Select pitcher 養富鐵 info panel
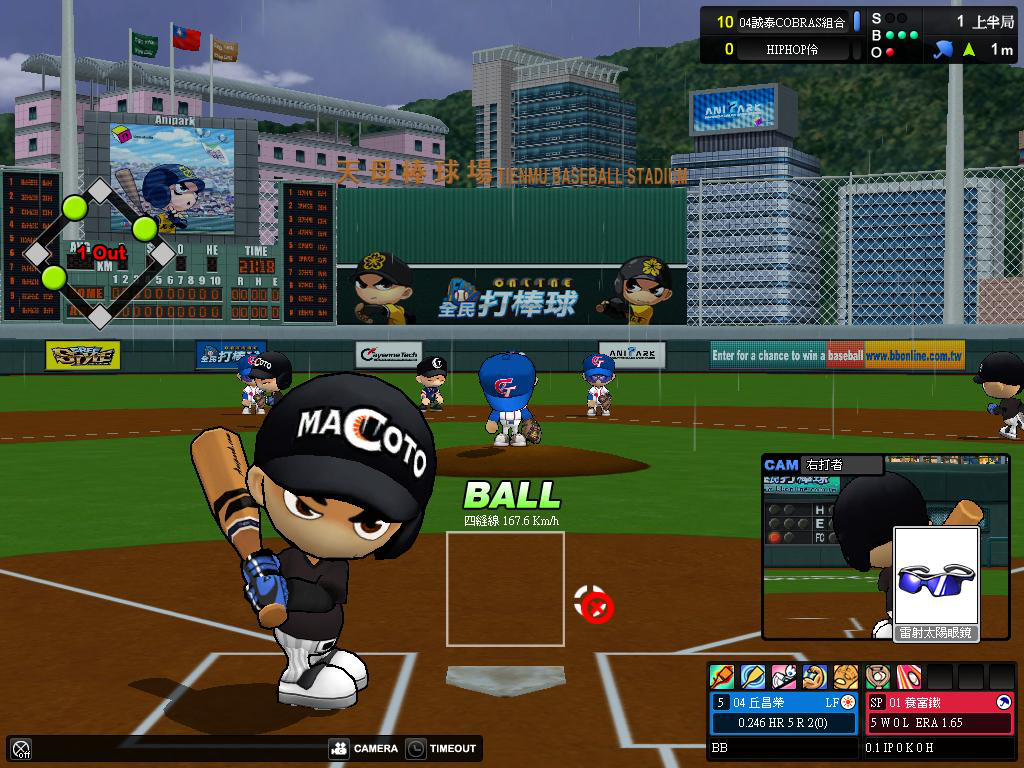1024x768 pixels. coord(939,712)
